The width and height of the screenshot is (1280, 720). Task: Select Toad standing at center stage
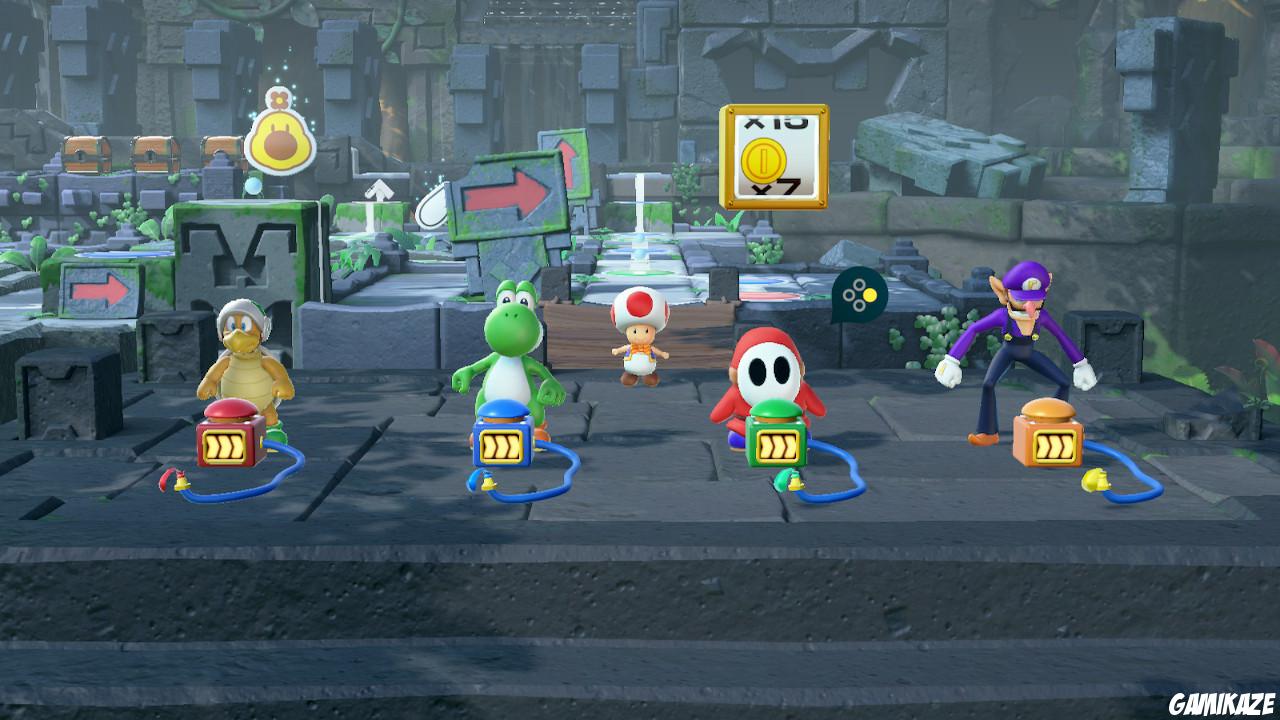(640, 335)
